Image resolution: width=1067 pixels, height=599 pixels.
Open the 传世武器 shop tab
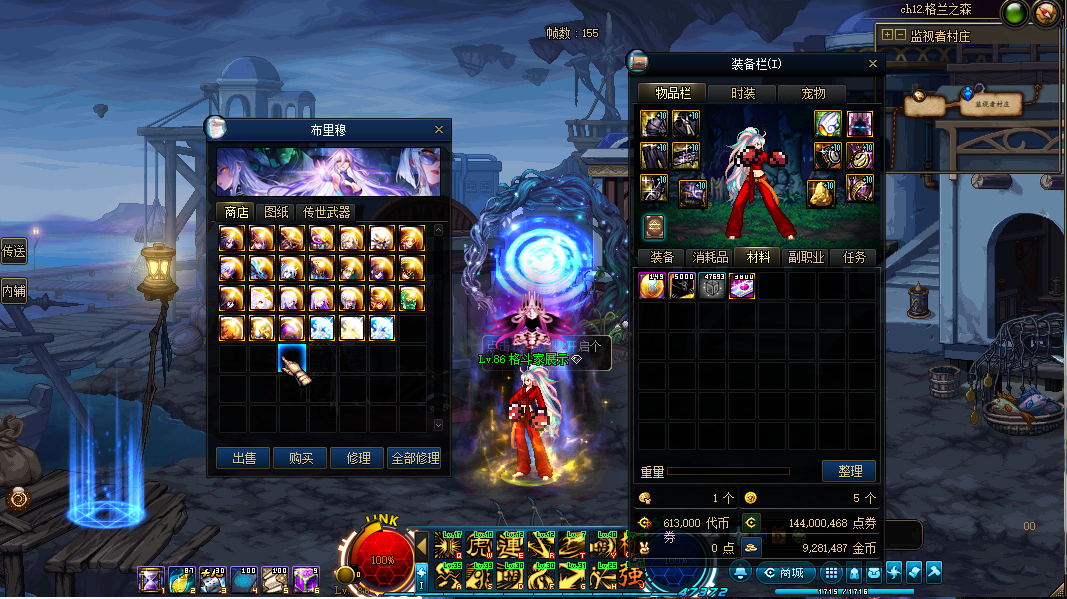point(327,212)
